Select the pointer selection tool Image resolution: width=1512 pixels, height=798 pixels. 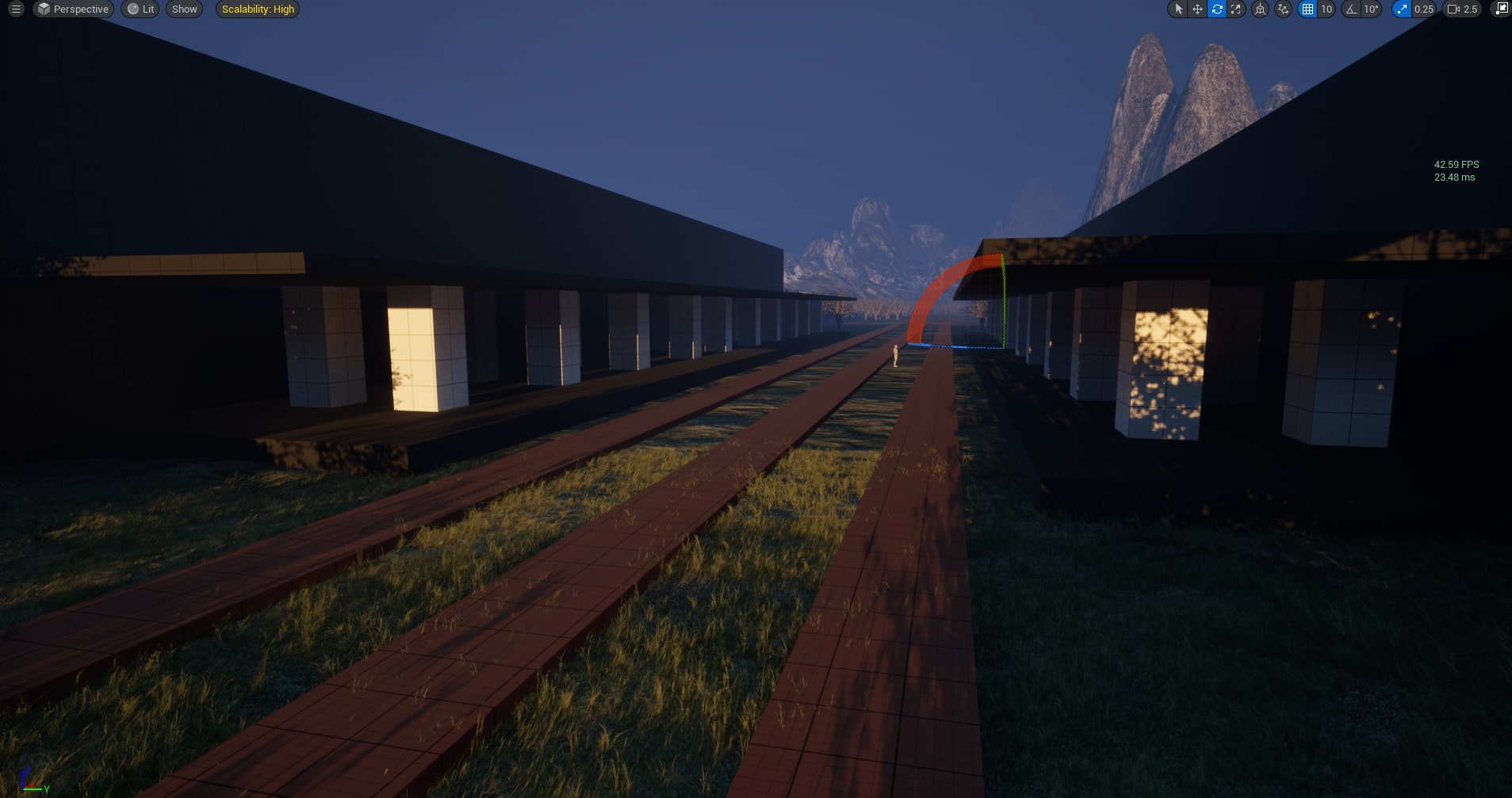[1179, 10]
